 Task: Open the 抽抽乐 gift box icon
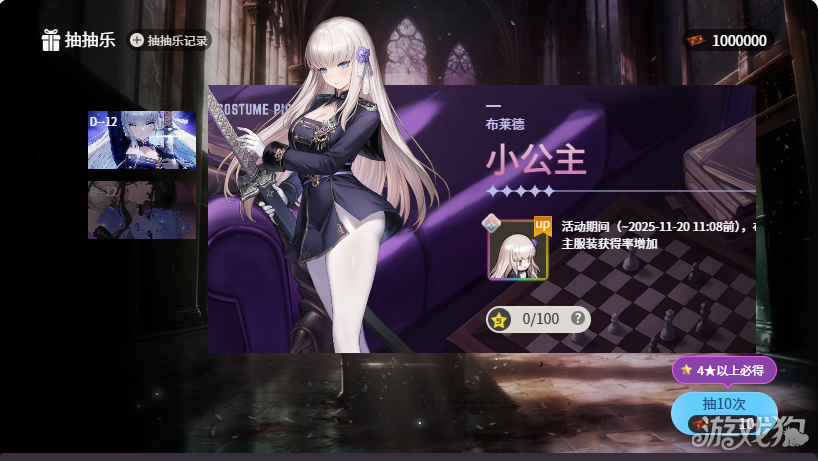(50, 40)
